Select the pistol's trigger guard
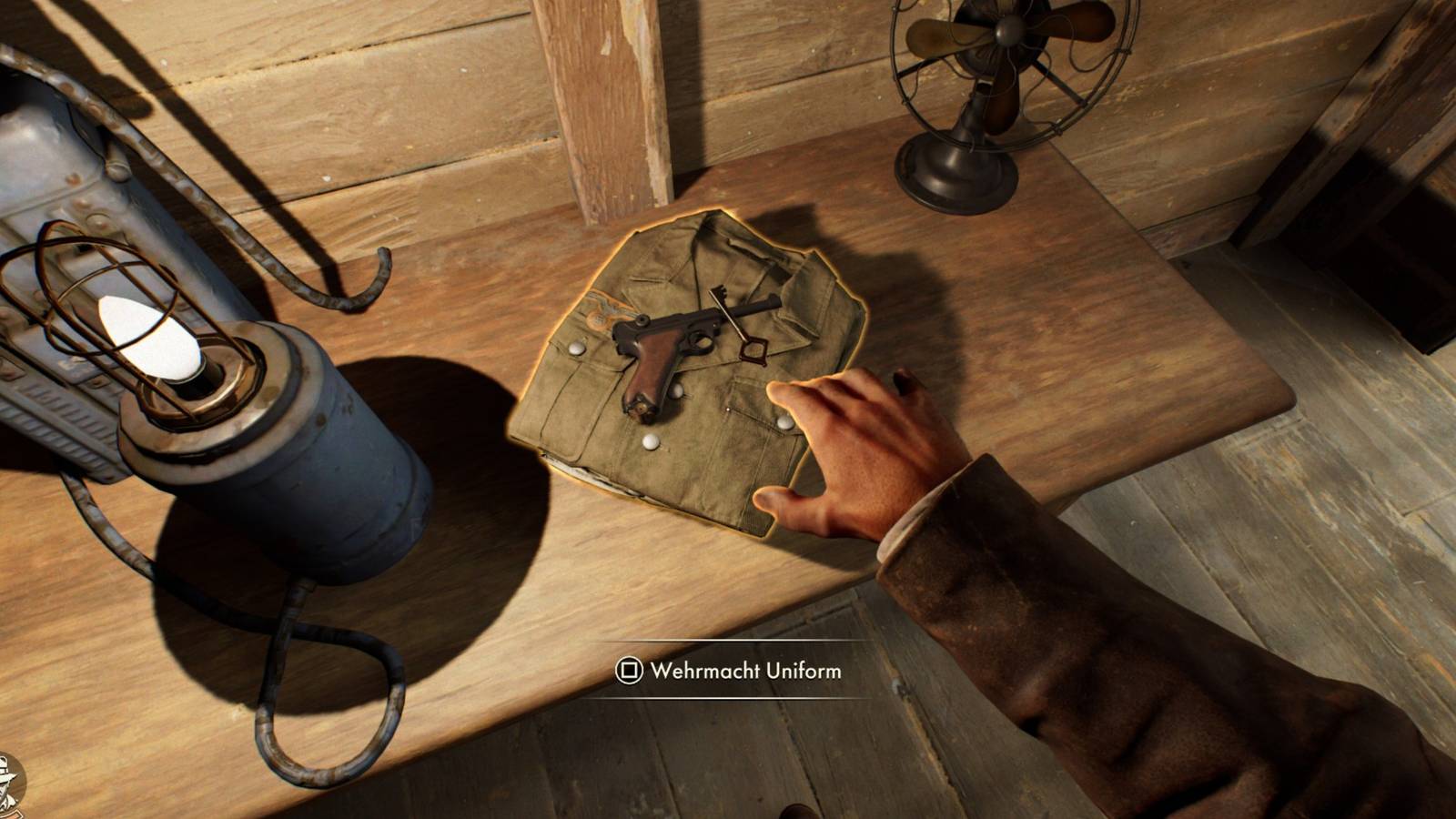Viewport: 1456px width, 819px height. 702,342
